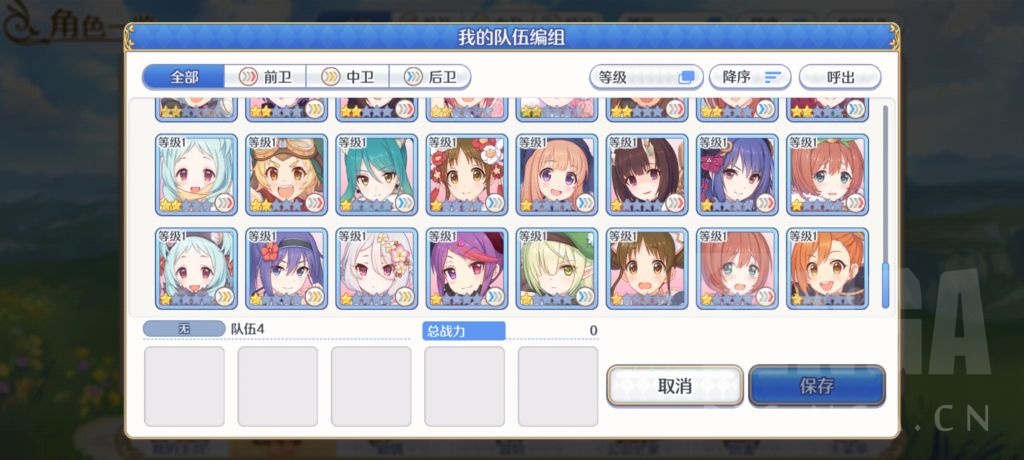Click the 无 team label tag

tap(184, 328)
